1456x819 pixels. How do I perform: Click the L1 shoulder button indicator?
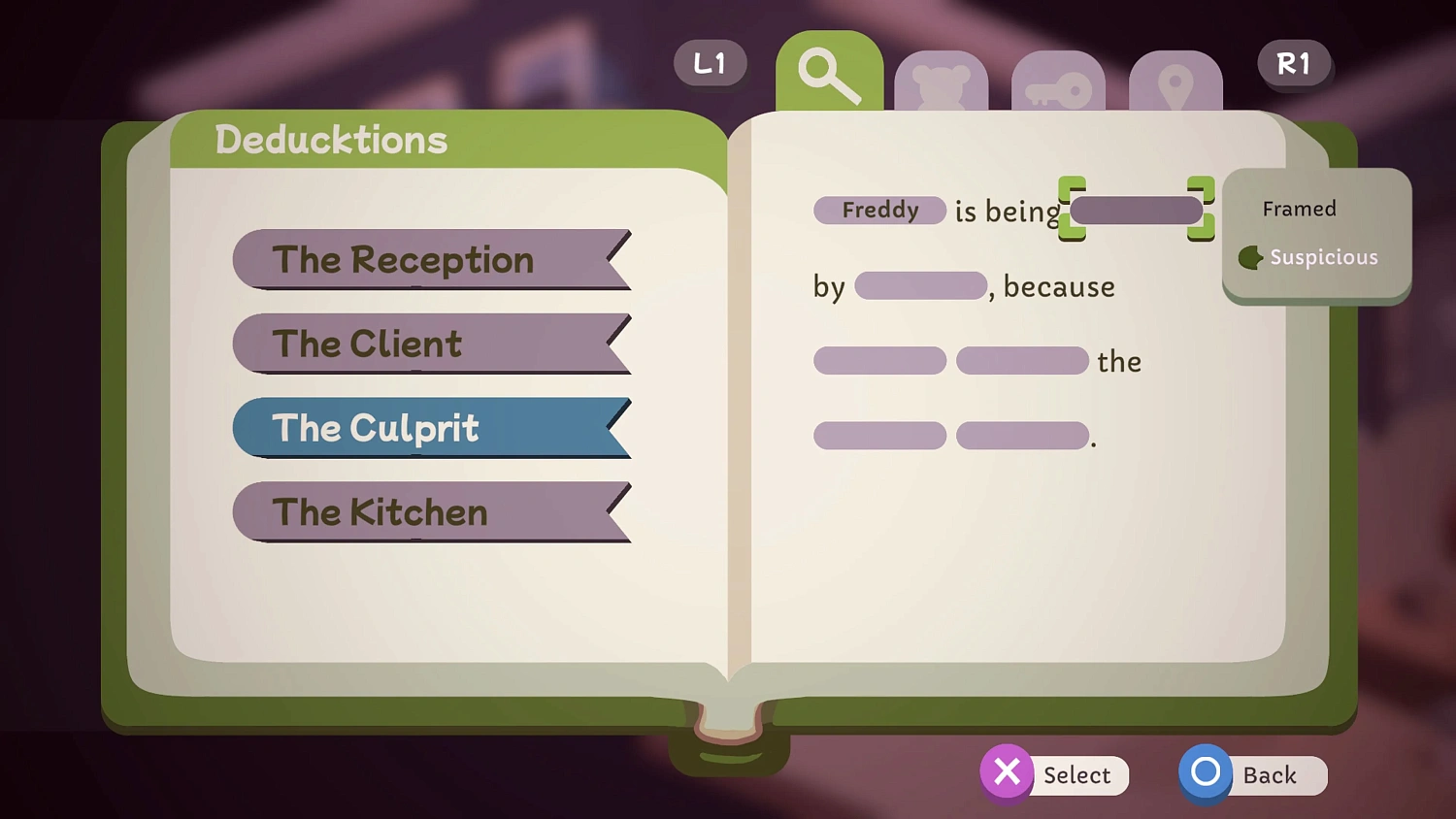[x=710, y=63]
